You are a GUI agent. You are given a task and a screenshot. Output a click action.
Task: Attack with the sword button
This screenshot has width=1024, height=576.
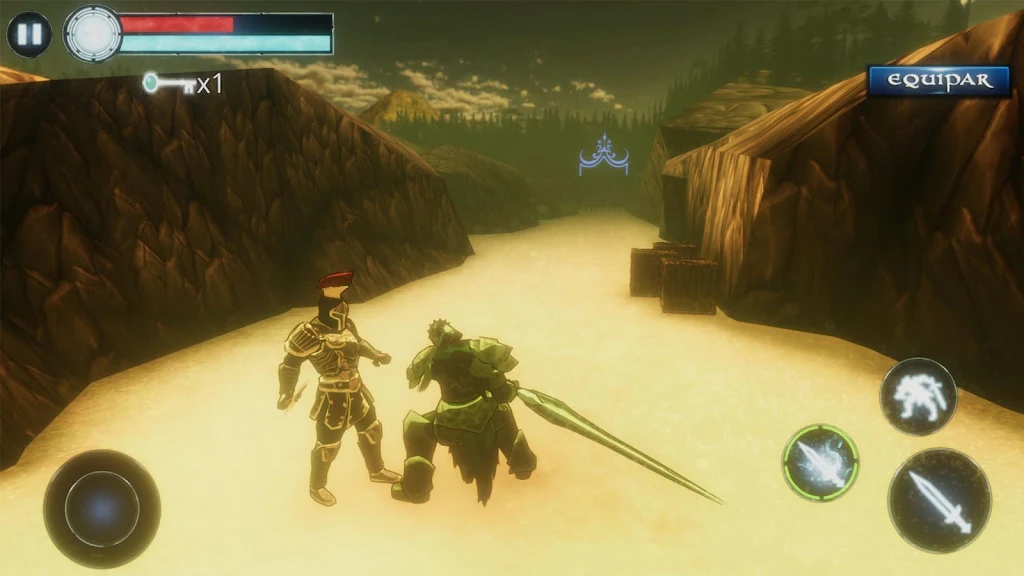939,500
